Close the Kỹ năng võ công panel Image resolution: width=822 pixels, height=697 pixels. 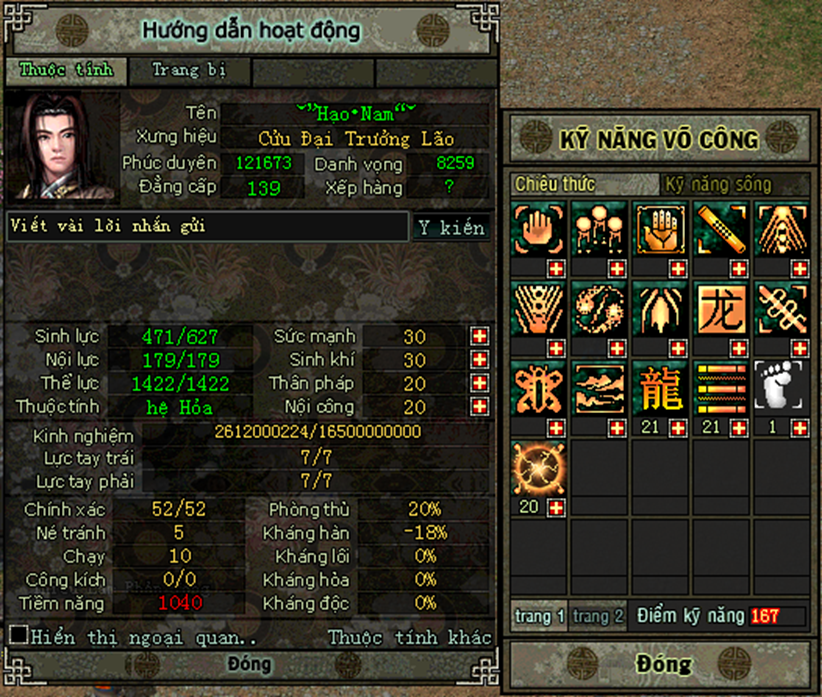pyautogui.click(x=663, y=664)
